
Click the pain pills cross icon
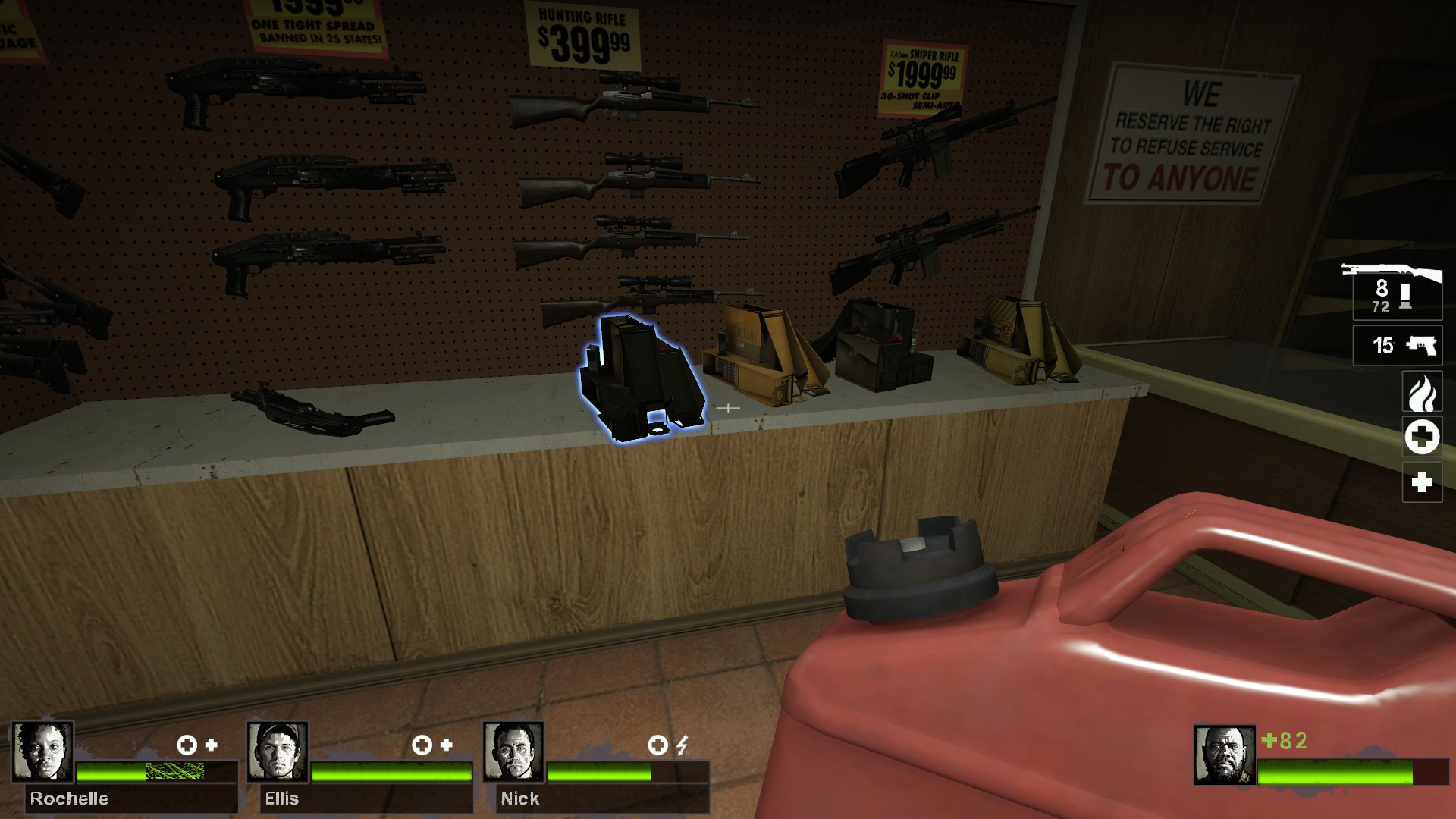pyautogui.click(x=1423, y=482)
